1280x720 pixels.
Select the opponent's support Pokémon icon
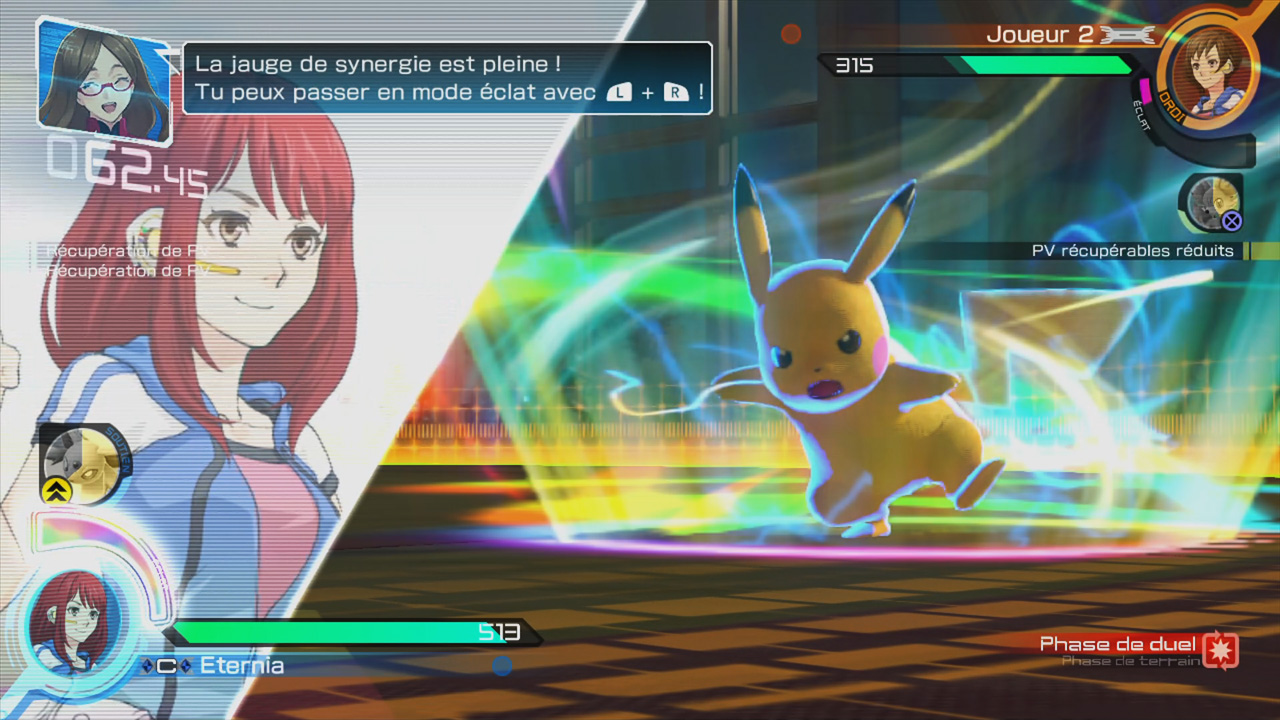point(1211,203)
